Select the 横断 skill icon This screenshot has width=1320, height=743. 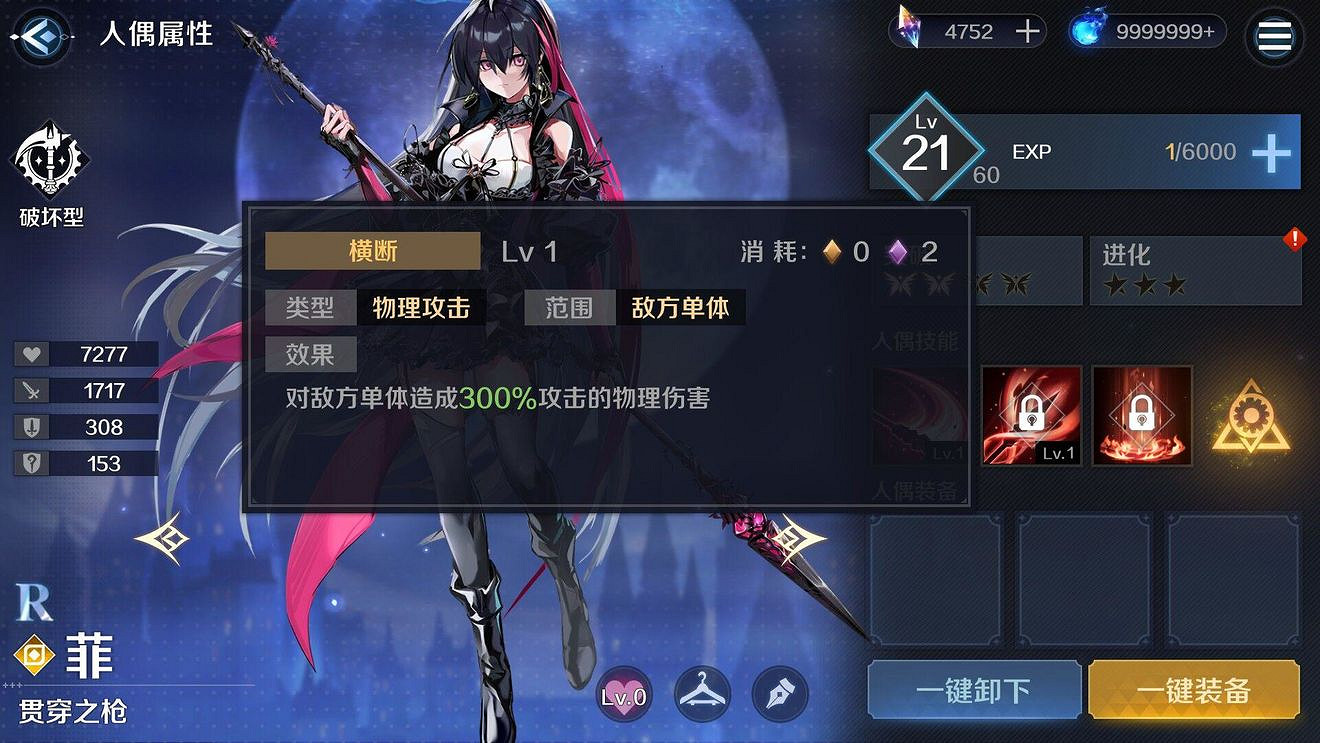pyautogui.click(x=372, y=252)
